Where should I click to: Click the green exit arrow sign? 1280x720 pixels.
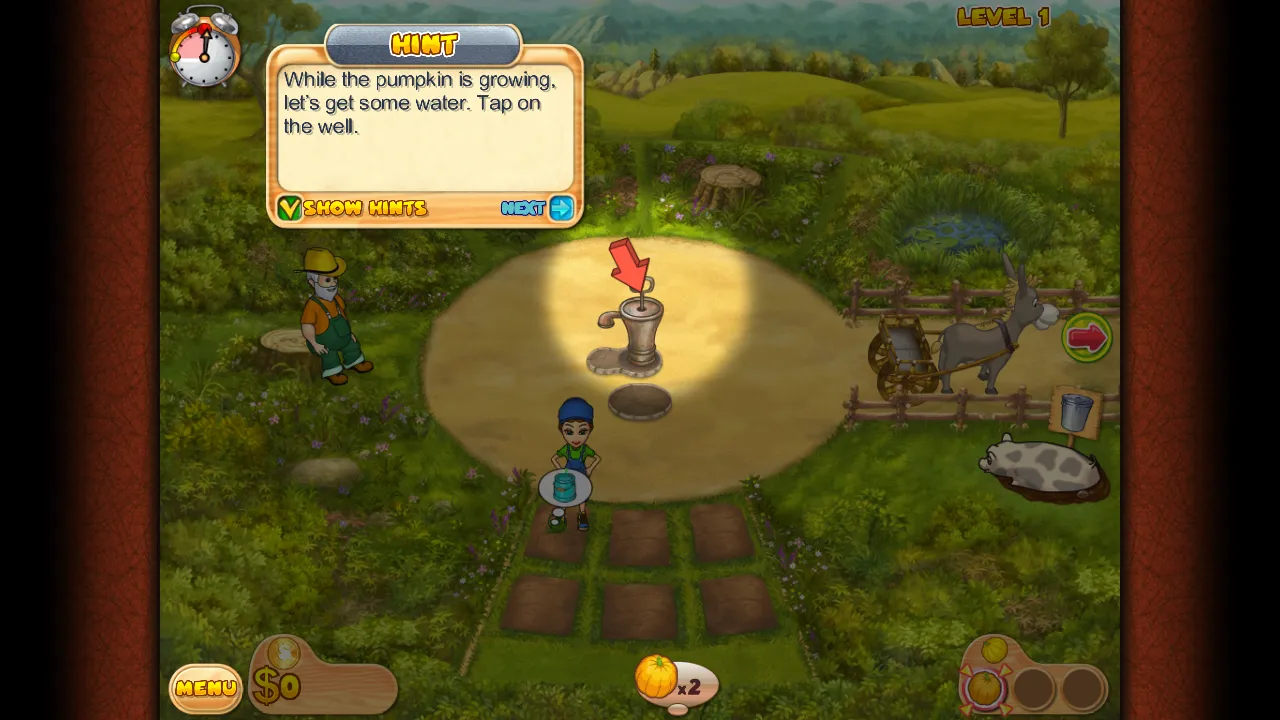[x=1087, y=338]
